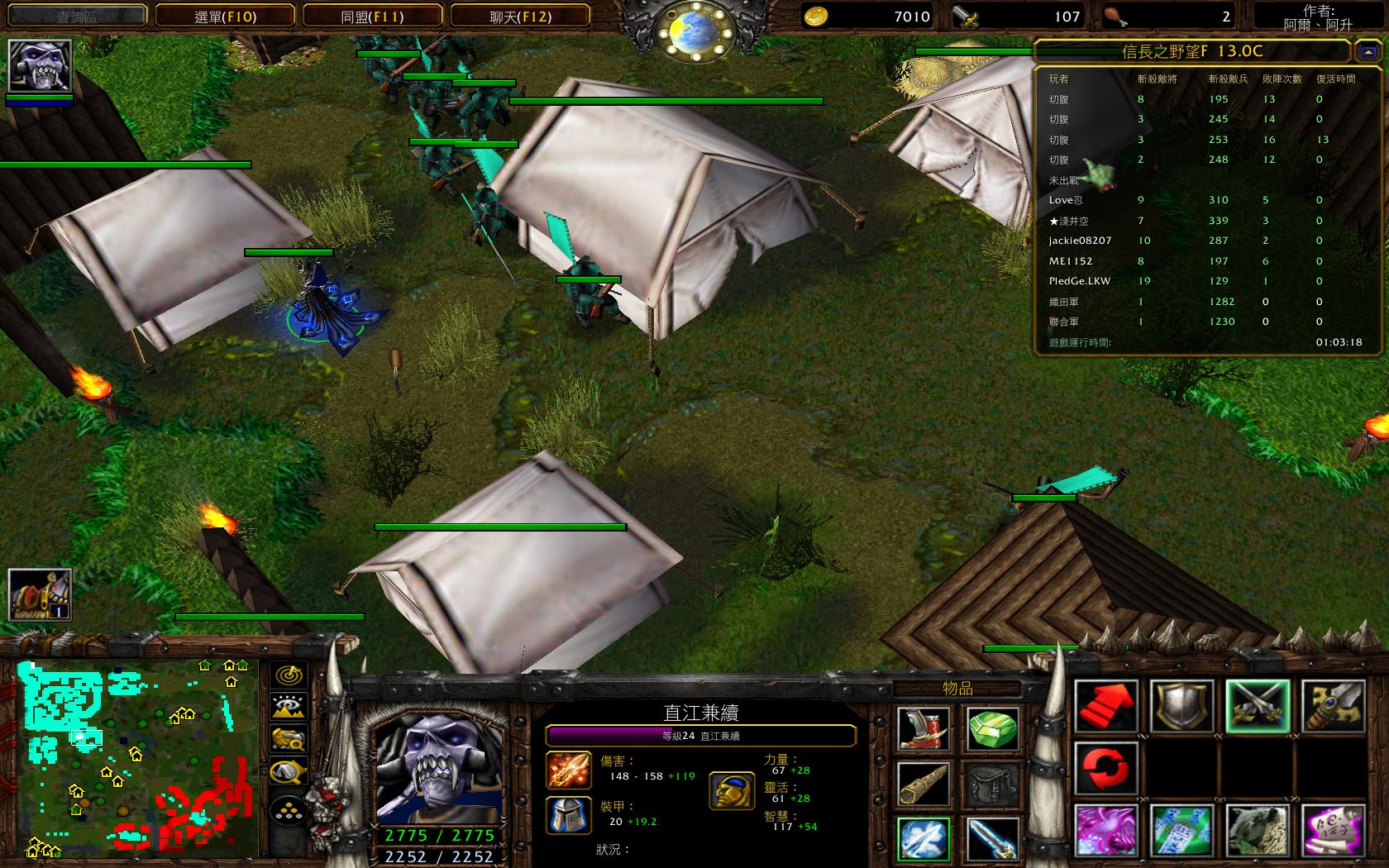This screenshot has height=868, width=1389.
Task: Open the 同盟 (F11) allies menu
Action: [x=373, y=16]
